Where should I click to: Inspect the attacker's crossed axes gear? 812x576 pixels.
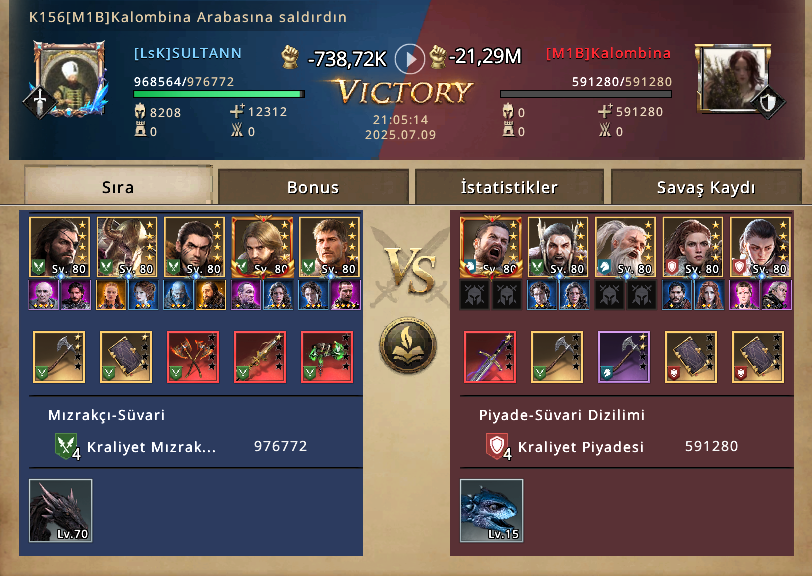[x=193, y=357]
